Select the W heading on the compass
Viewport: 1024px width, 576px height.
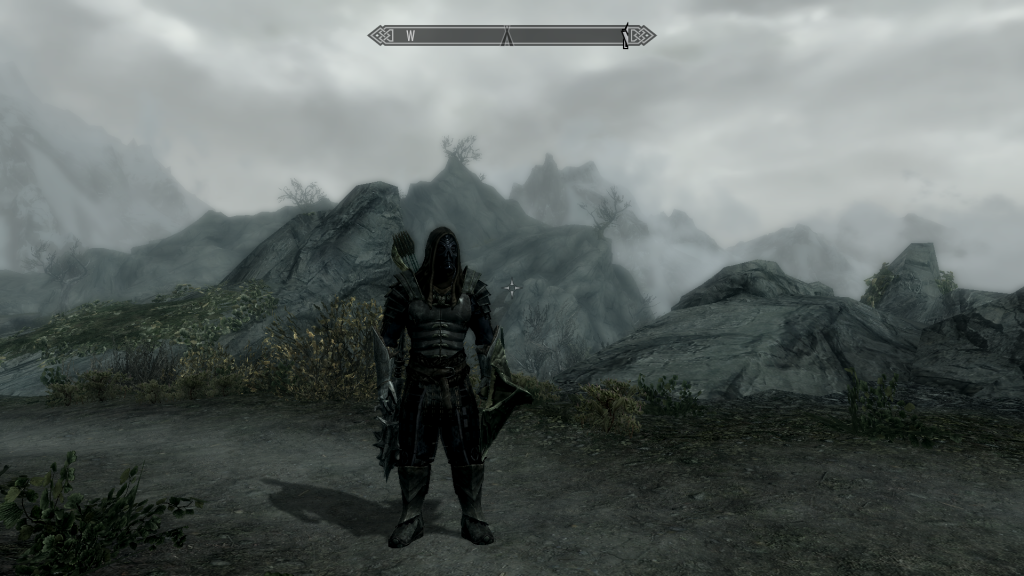(410, 36)
